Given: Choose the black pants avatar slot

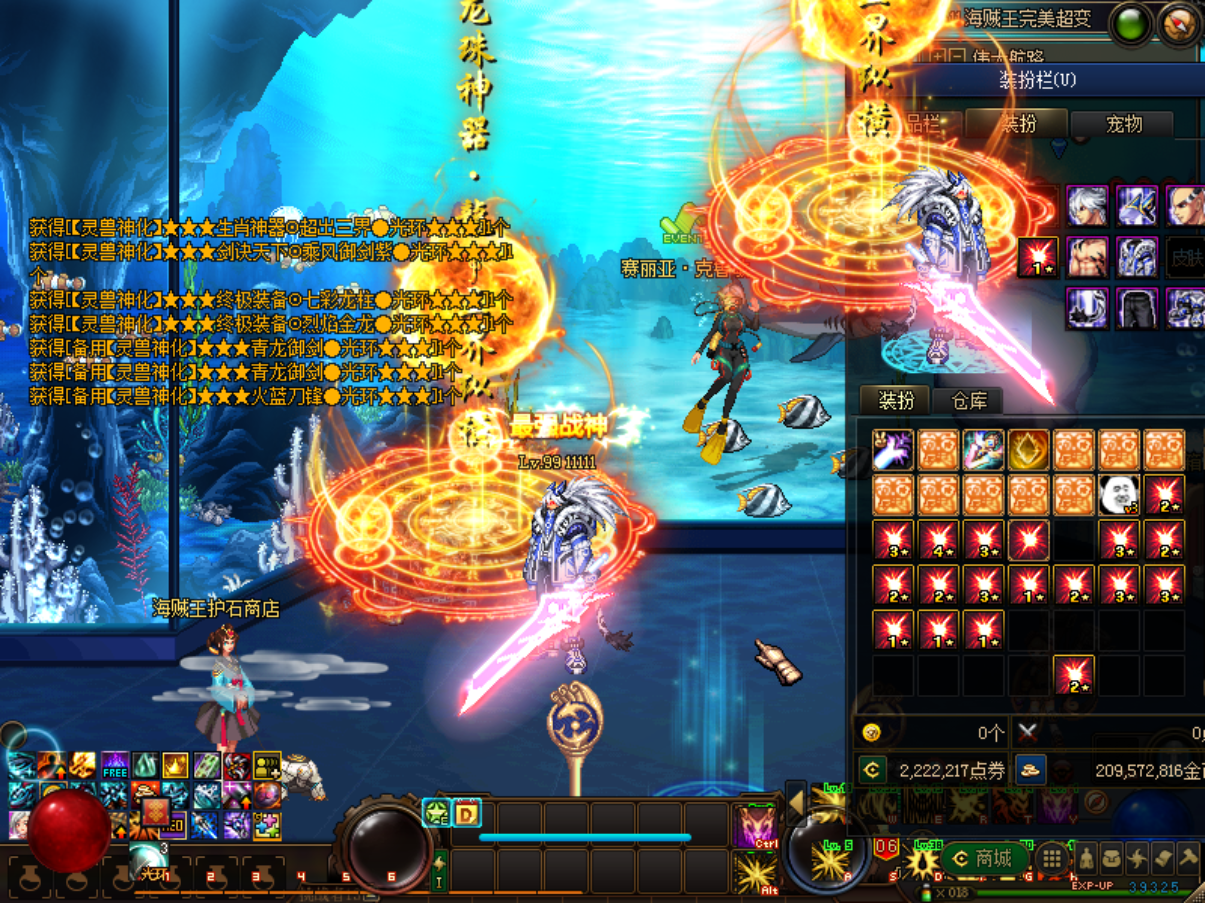Looking at the screenshot, I should click(1136, 308).
